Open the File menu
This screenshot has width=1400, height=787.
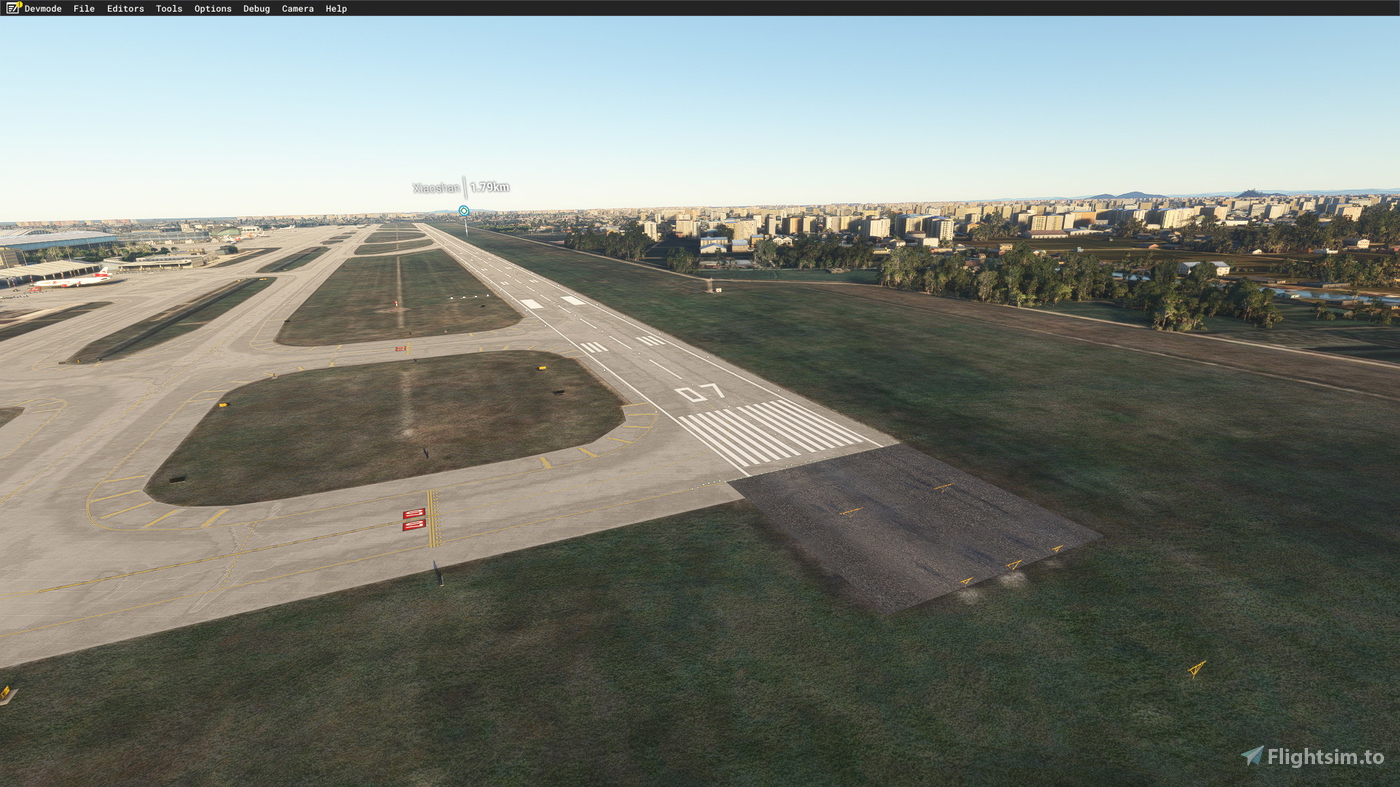pyautogui.click(x=83, y=8)
